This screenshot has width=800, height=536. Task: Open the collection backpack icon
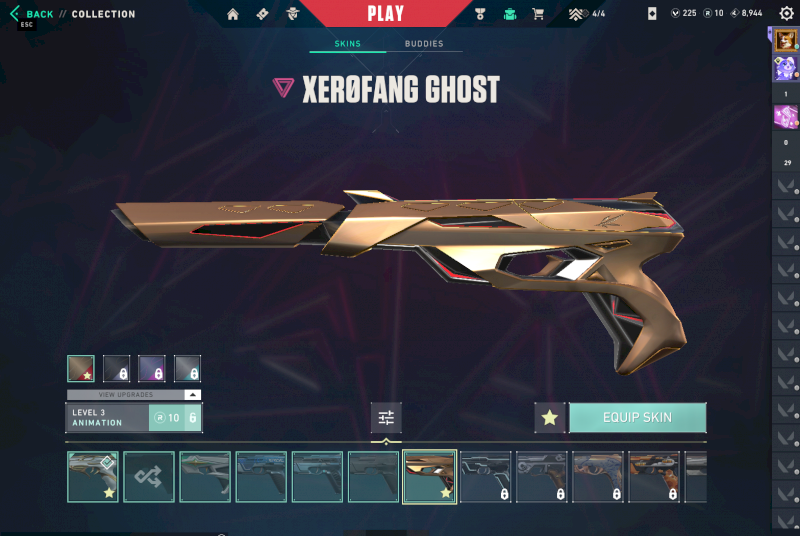[511, 14]
